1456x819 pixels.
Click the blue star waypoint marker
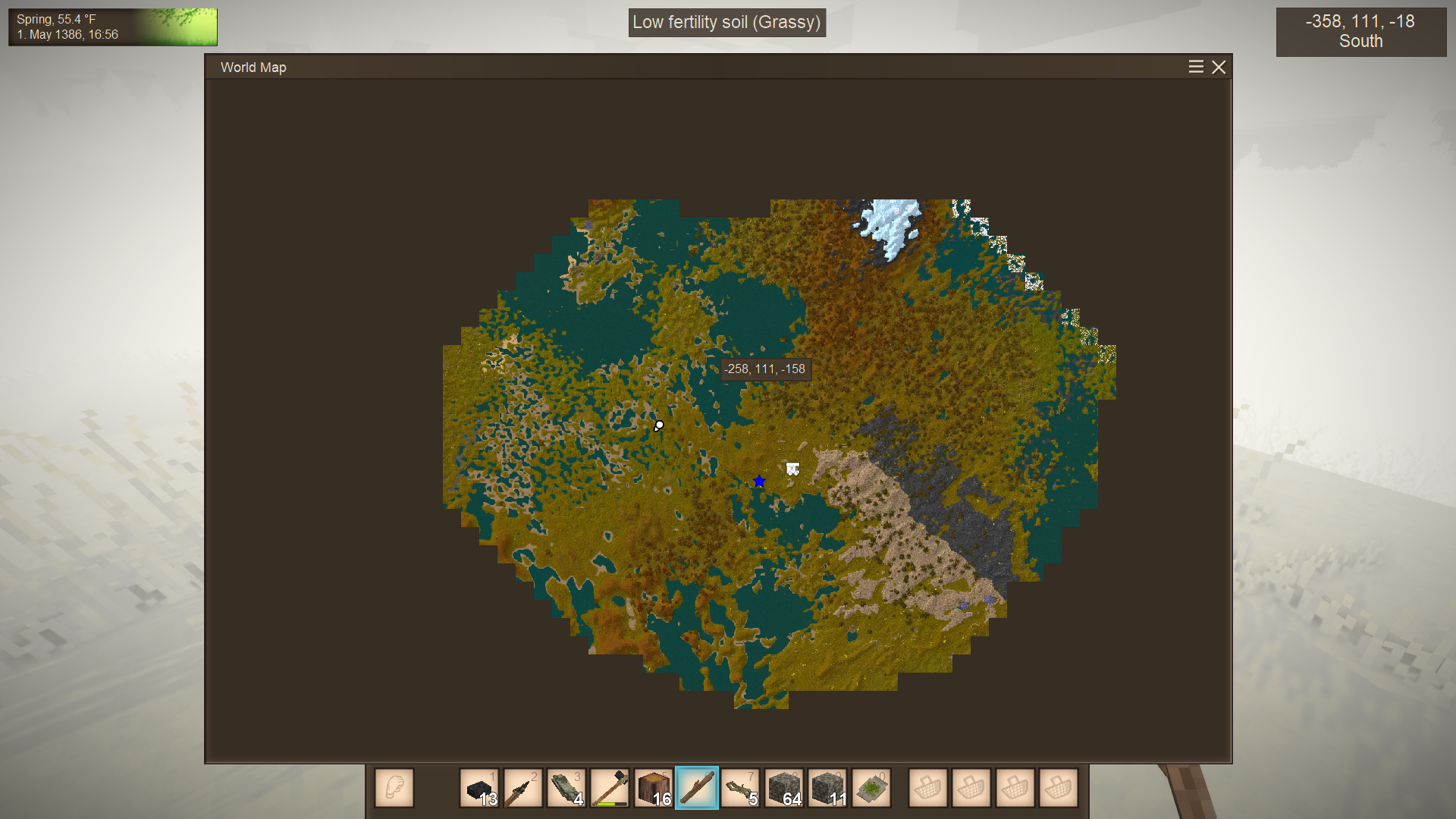759,482
